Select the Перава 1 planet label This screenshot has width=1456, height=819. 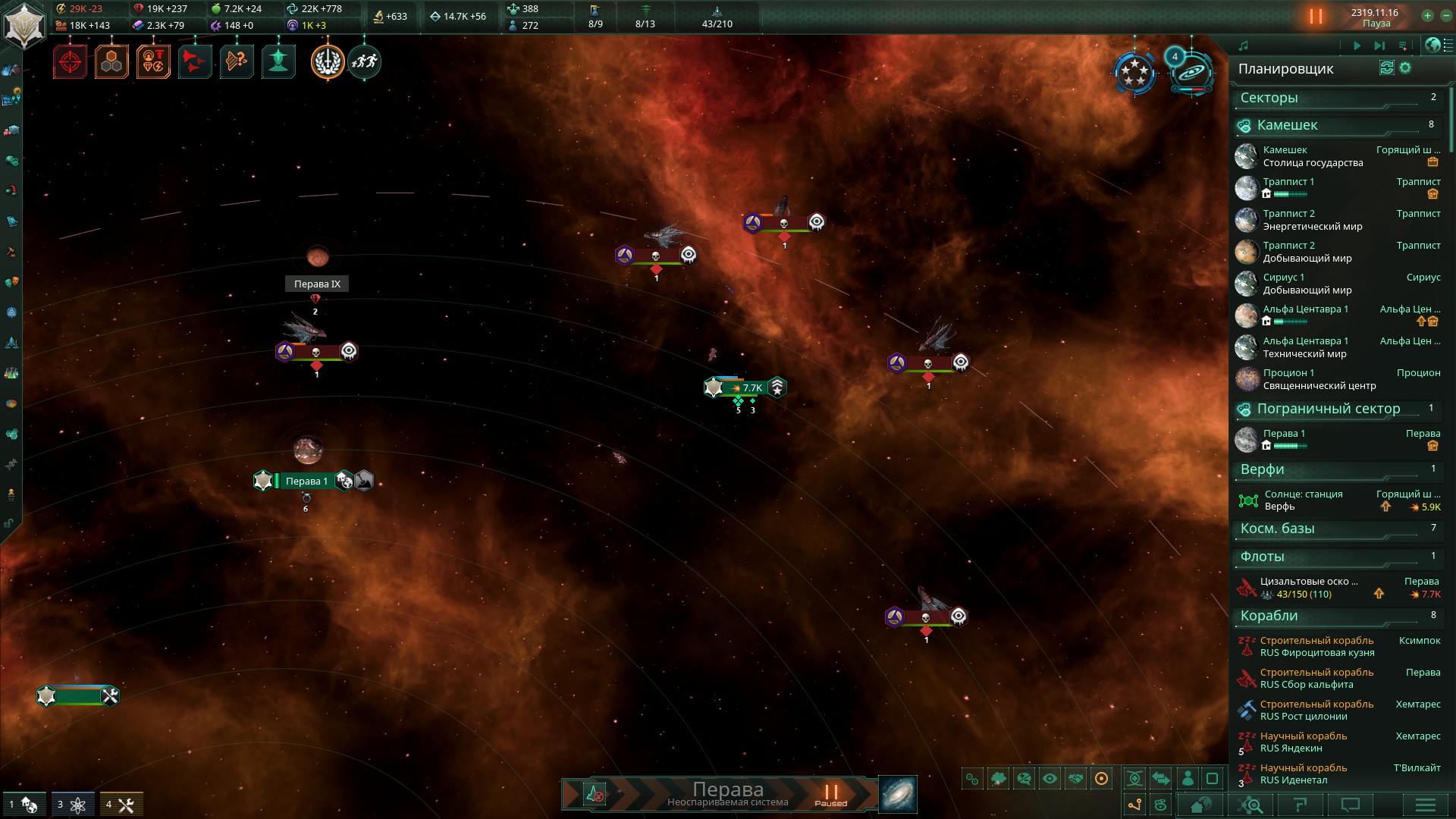[x=306, y=482]
